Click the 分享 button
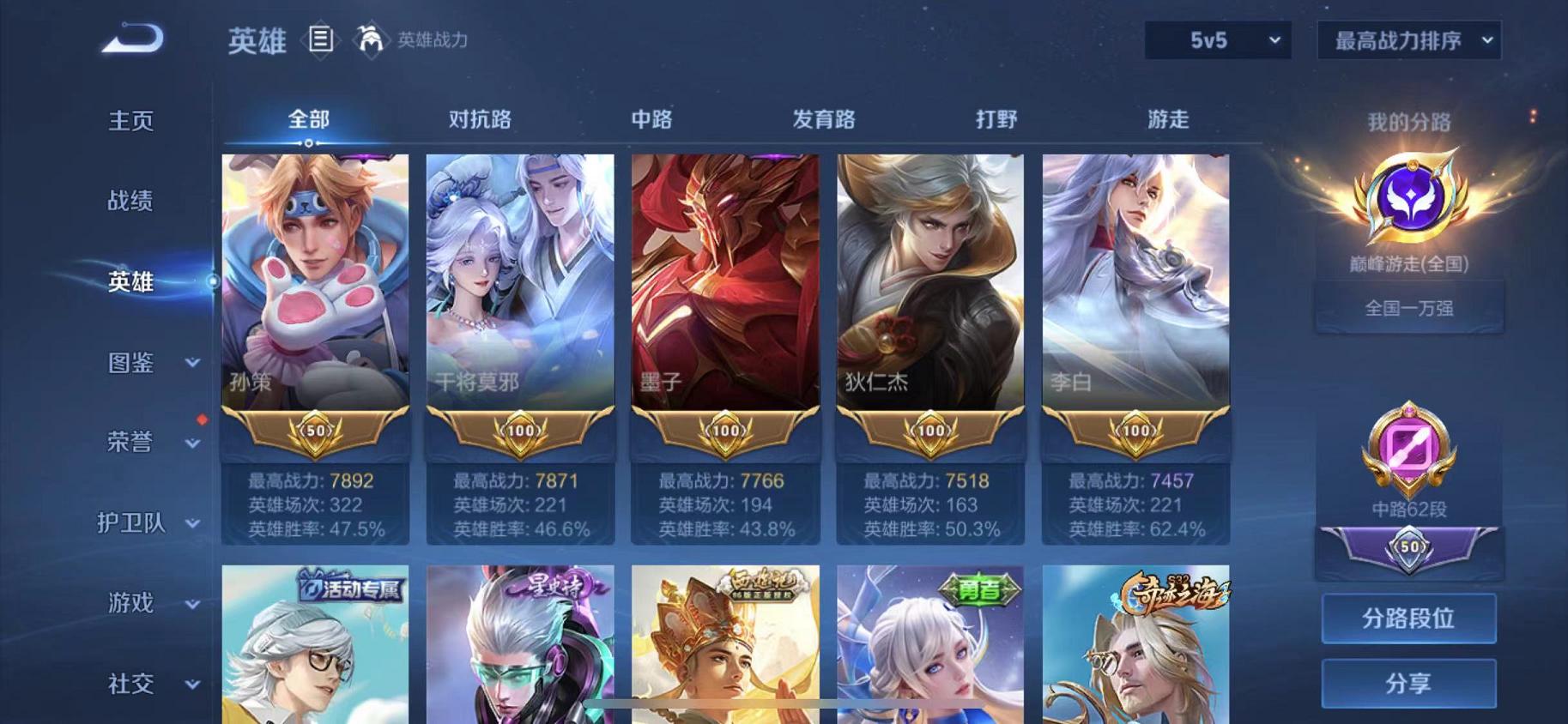The image size is (1568, 724). point(1408,684)
